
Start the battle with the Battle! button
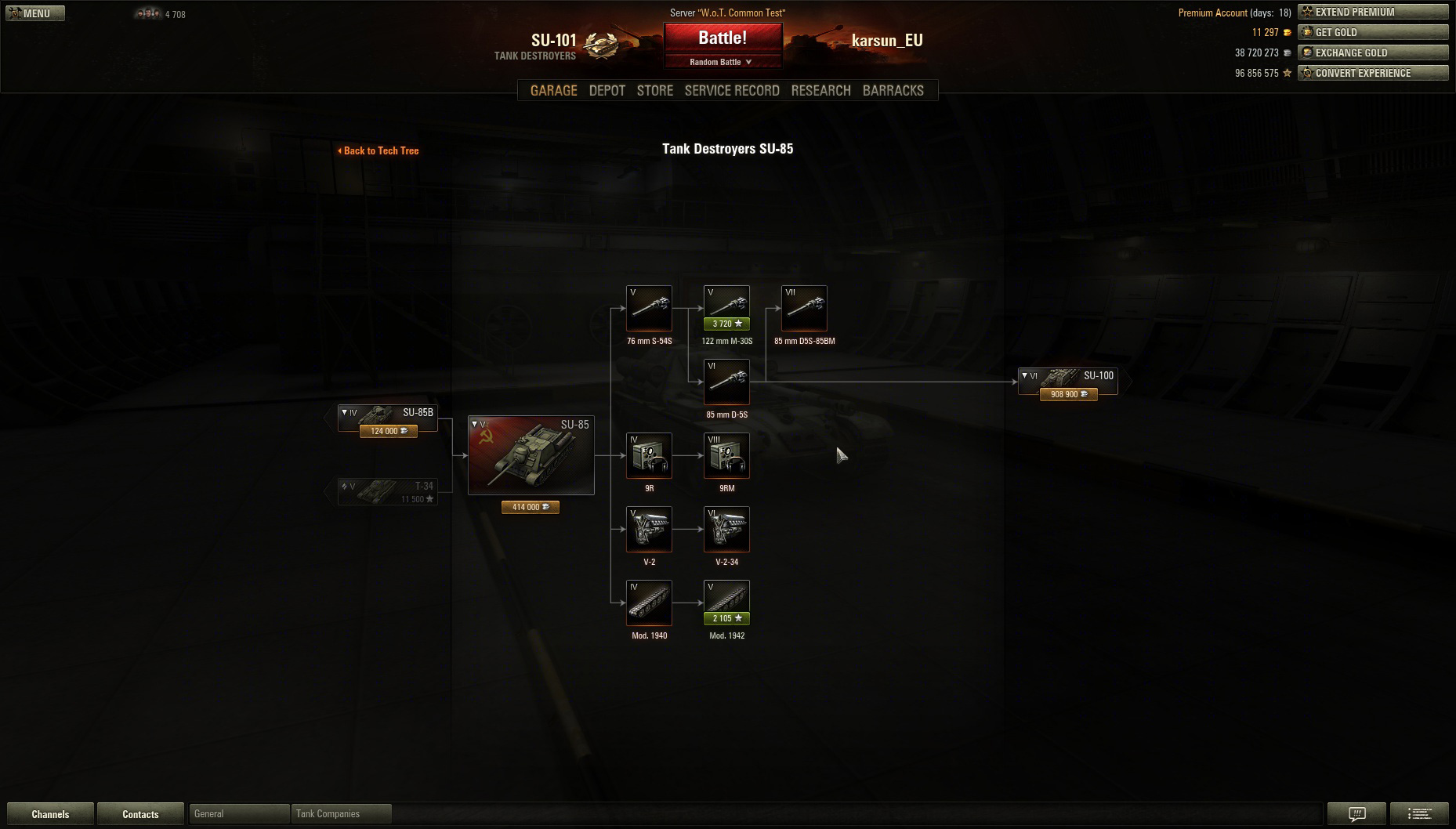[x=723, y=38]
